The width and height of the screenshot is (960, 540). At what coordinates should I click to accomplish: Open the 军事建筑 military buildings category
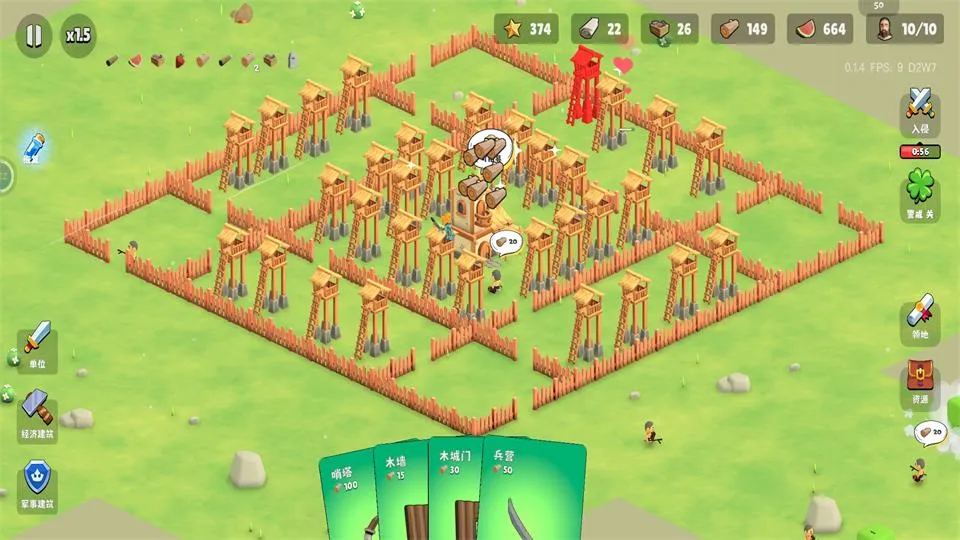pyautogui.click(x=38, y=486)
